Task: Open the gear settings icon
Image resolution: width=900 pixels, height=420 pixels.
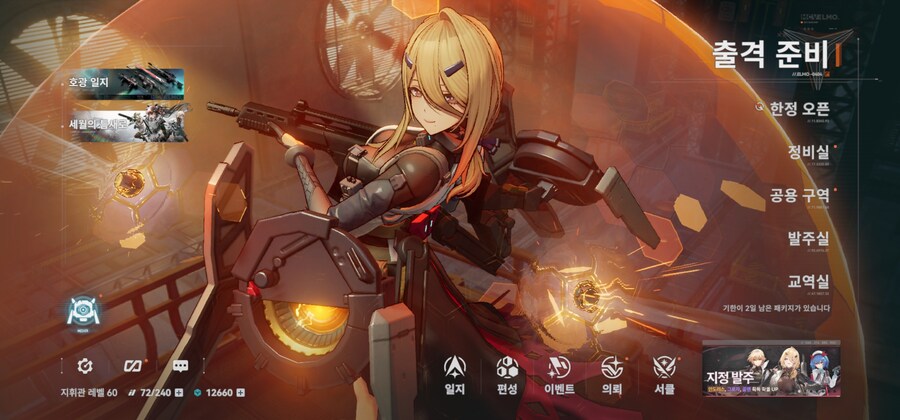Action: coord(85,365)
